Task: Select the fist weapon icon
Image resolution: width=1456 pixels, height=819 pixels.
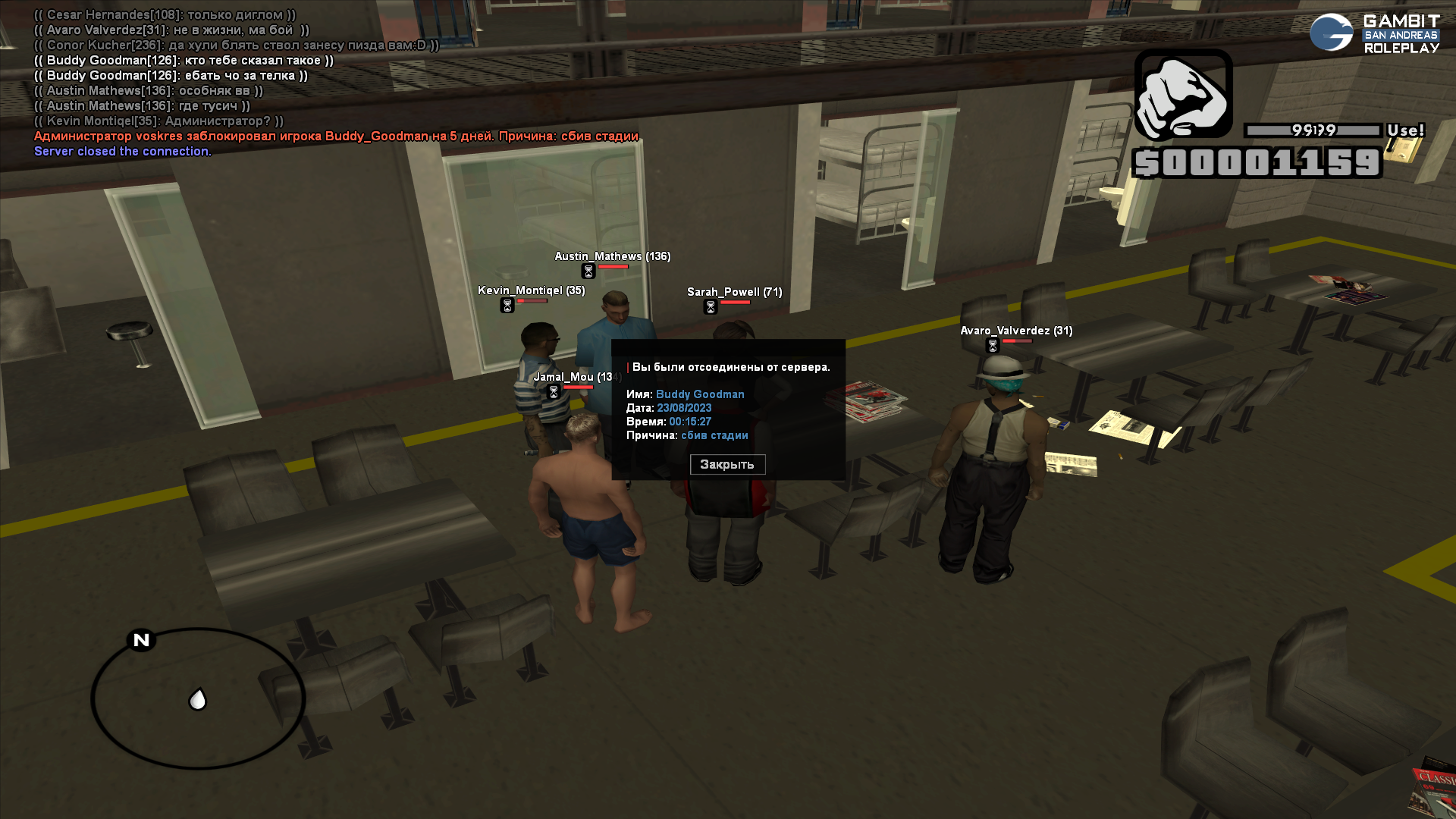Action: (1182, 95)
